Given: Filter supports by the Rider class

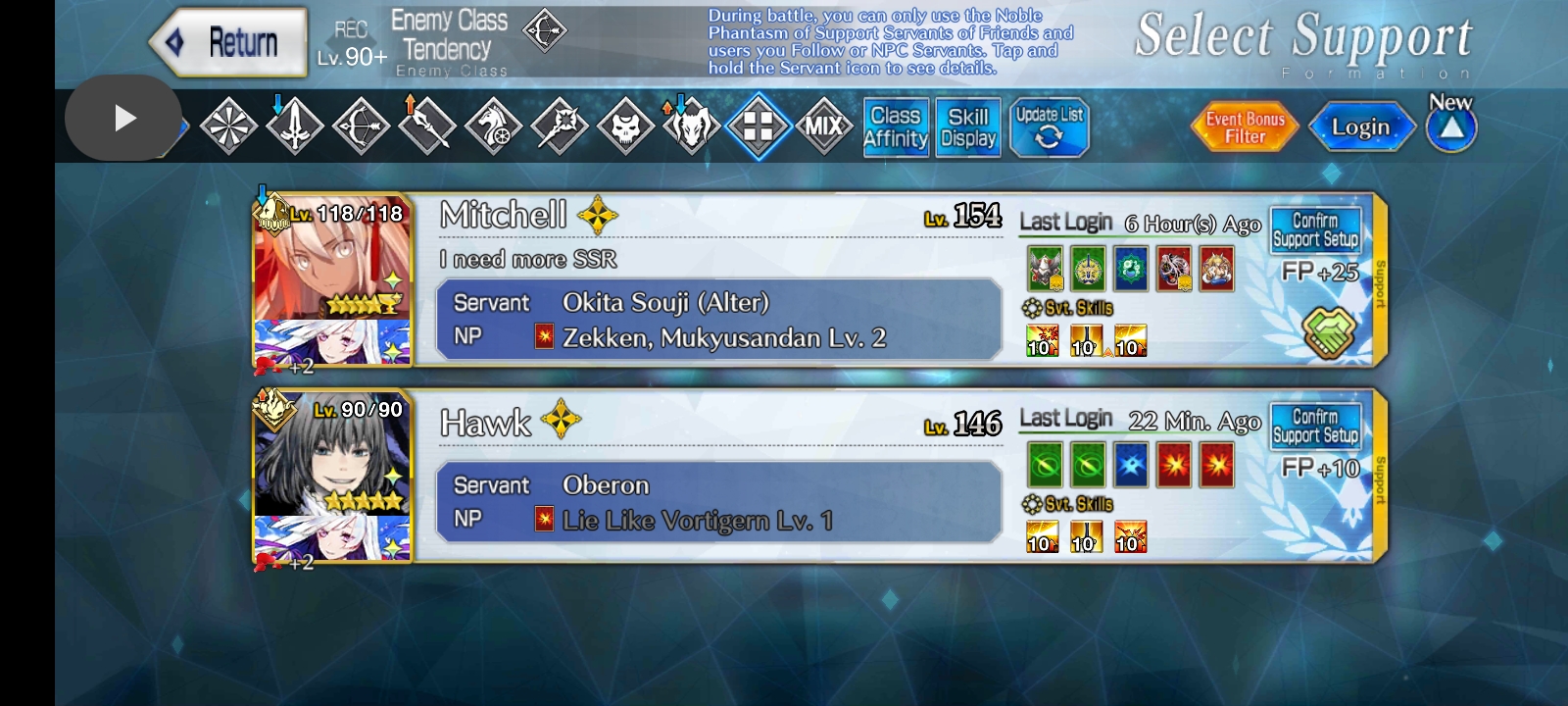Looking at the screenshot, I should coord(493,126).
